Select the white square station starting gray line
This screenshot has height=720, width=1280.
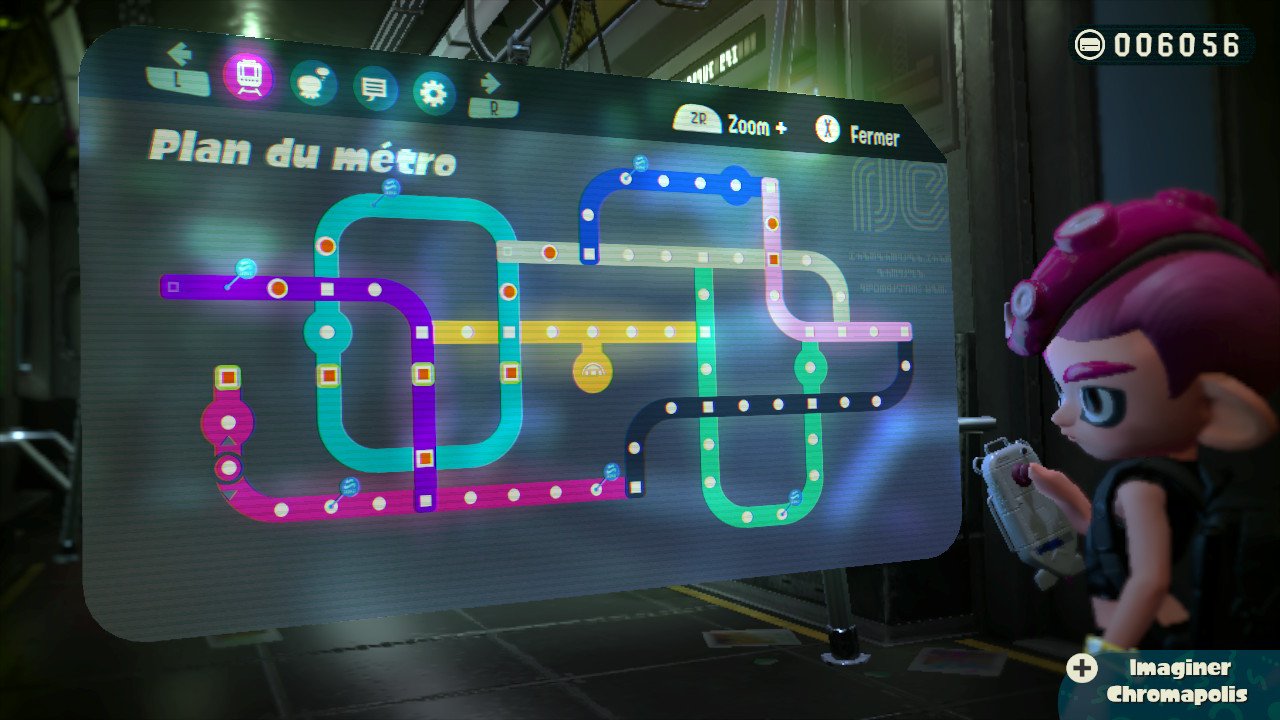pos(507,251)
